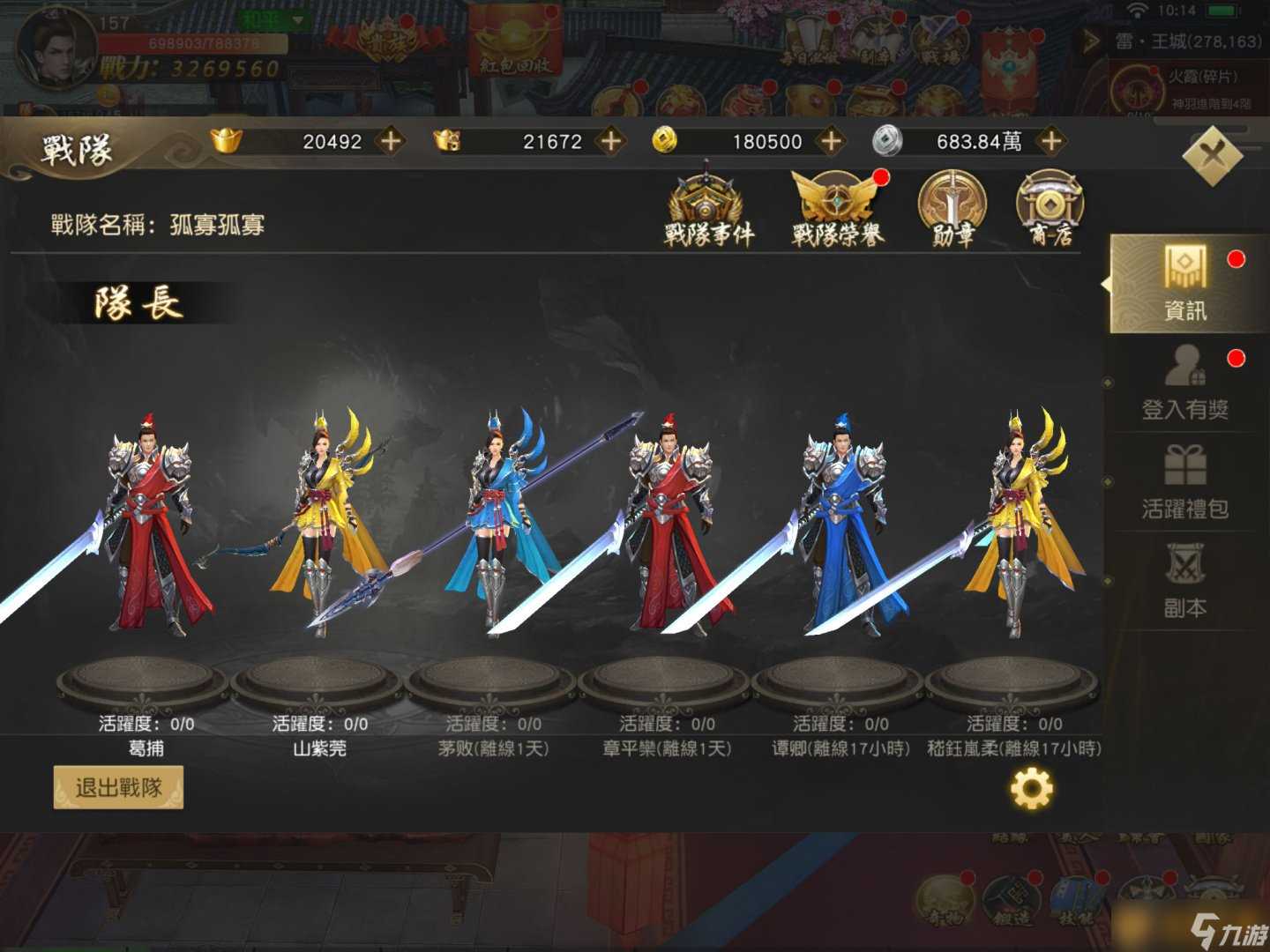
Task: Select the 鍛造 forging icon at bottom
Action: pyautogui.click(x=1010, y=899)
